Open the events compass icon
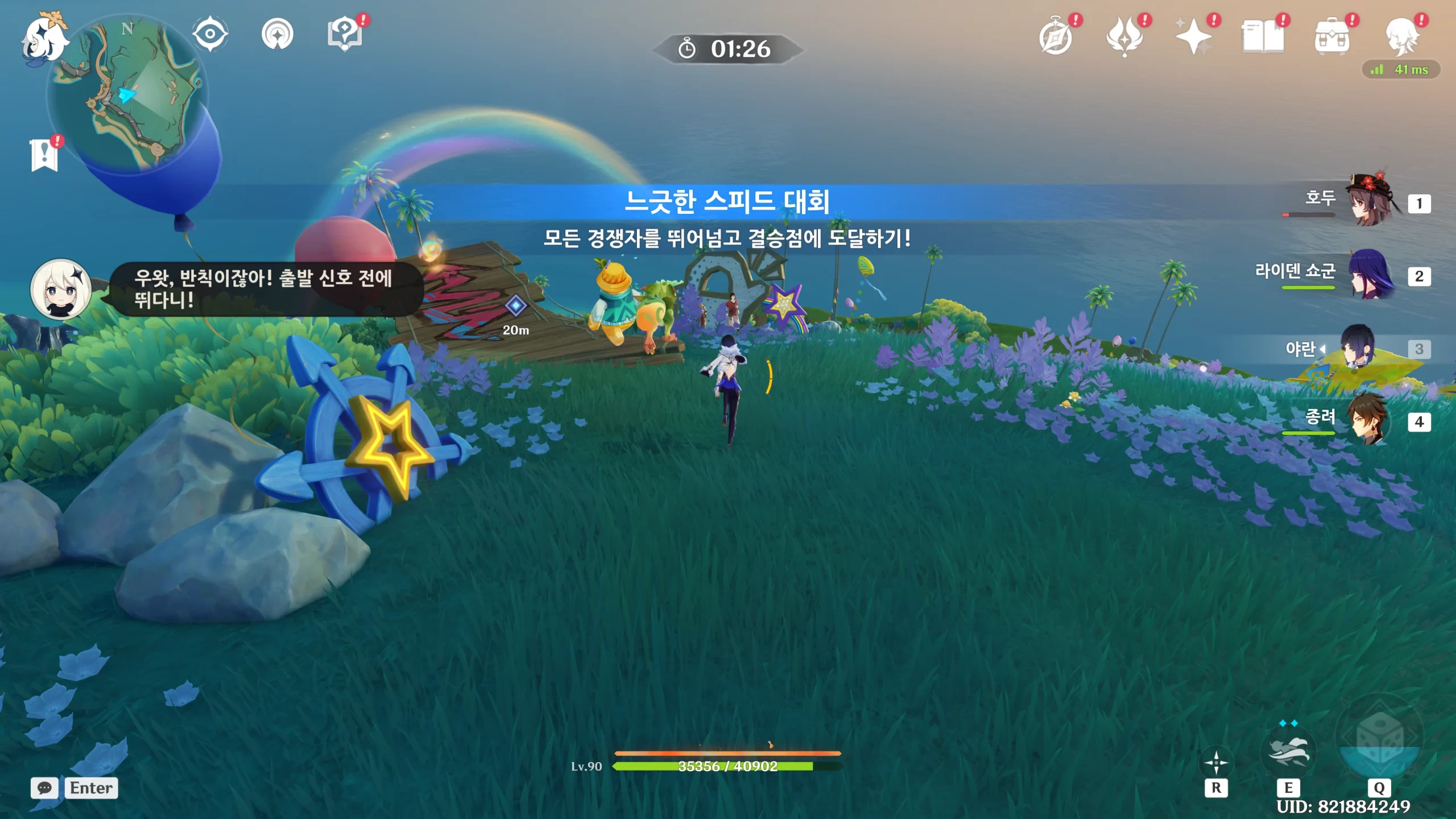This screenshot has height=819, width=1456. click(x=1056, y=38)
